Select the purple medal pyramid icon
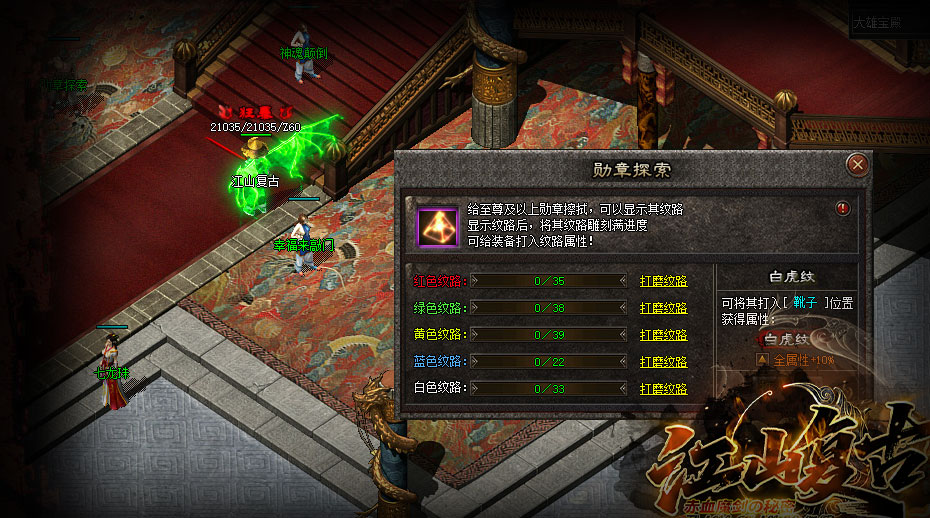The height and width of the screenshot is (518, 930). point(437,224)
